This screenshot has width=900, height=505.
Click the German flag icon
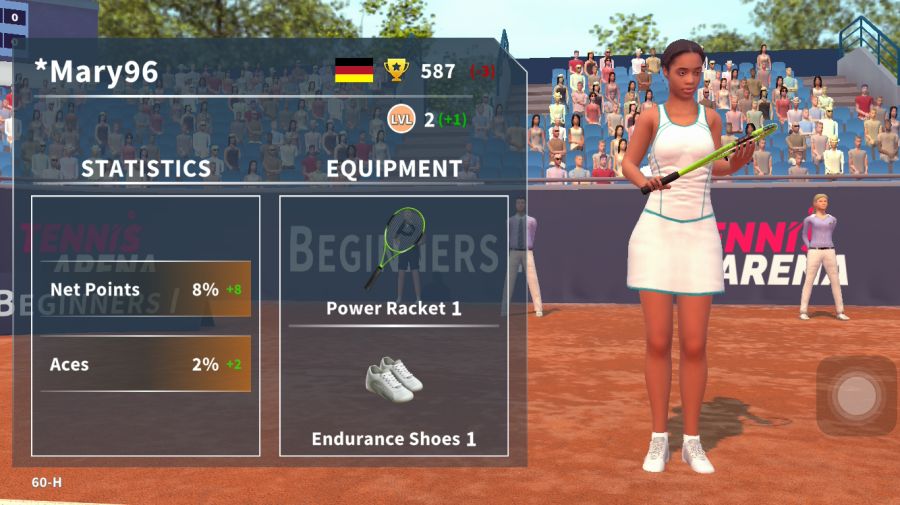[354, 71]
